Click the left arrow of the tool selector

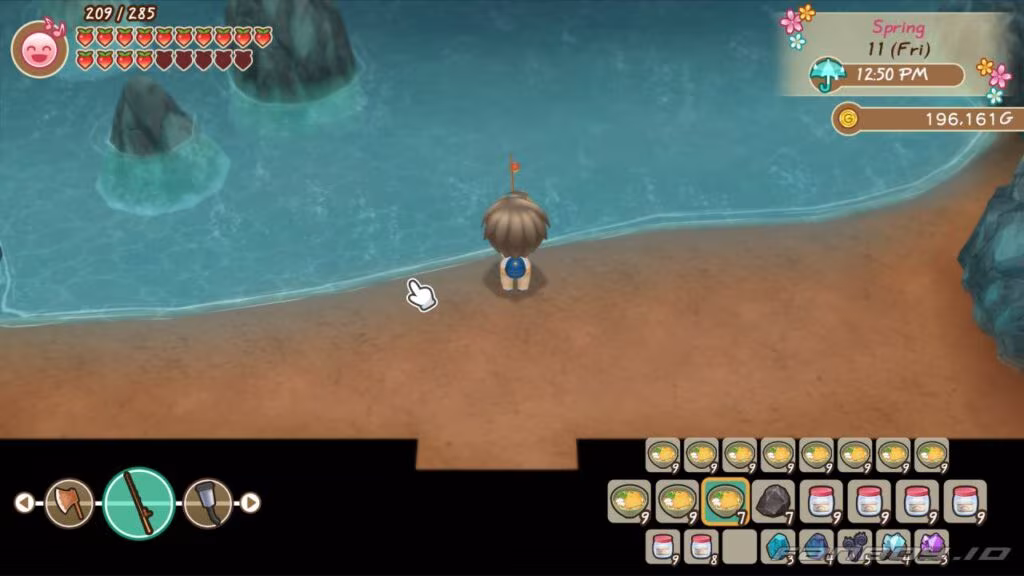tap(24, 503)
